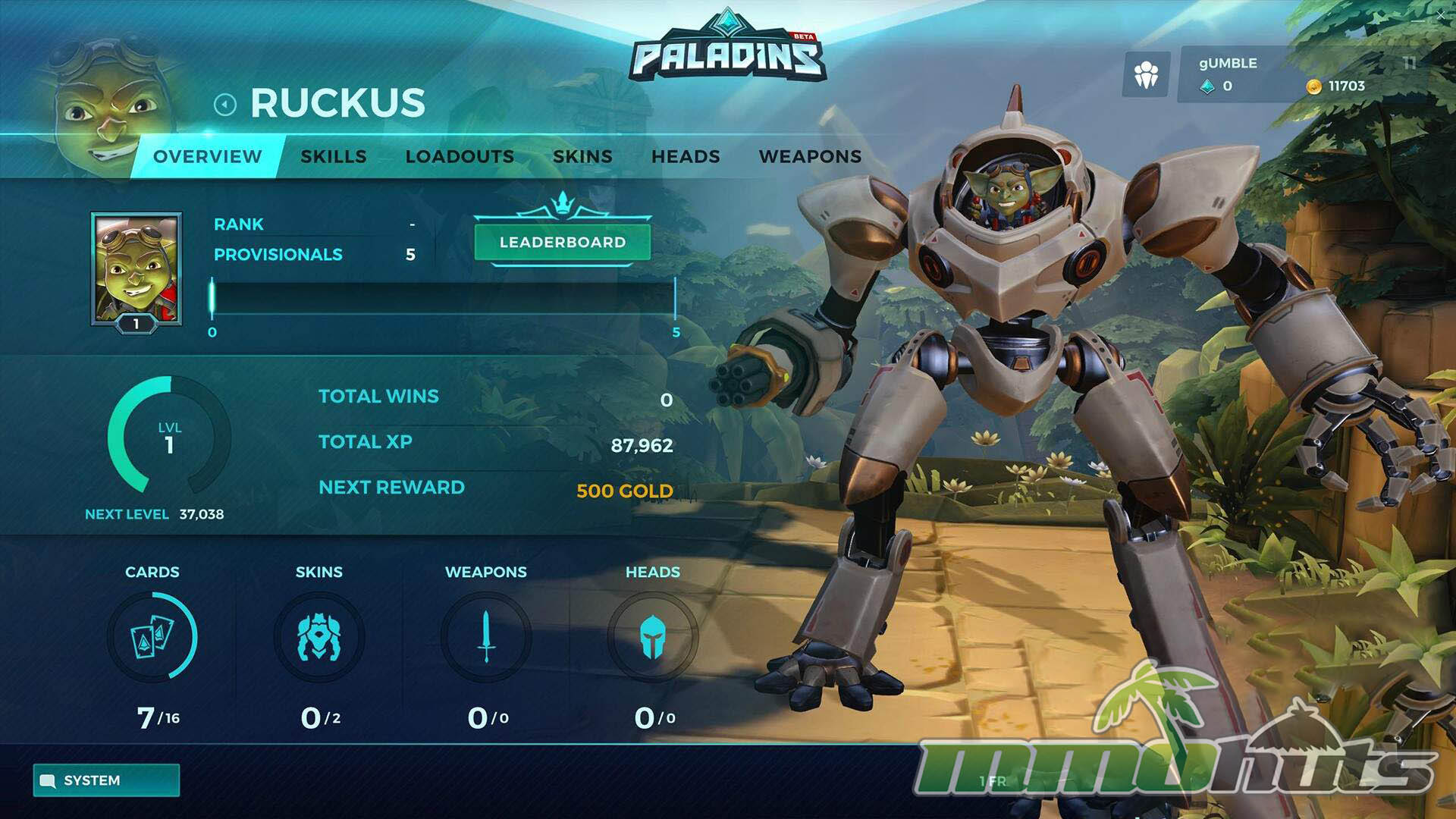This screenshot has height=819, width=1456.
Task: Open the gUMBLE player profile panel
Action: (x=1282, y=74)
